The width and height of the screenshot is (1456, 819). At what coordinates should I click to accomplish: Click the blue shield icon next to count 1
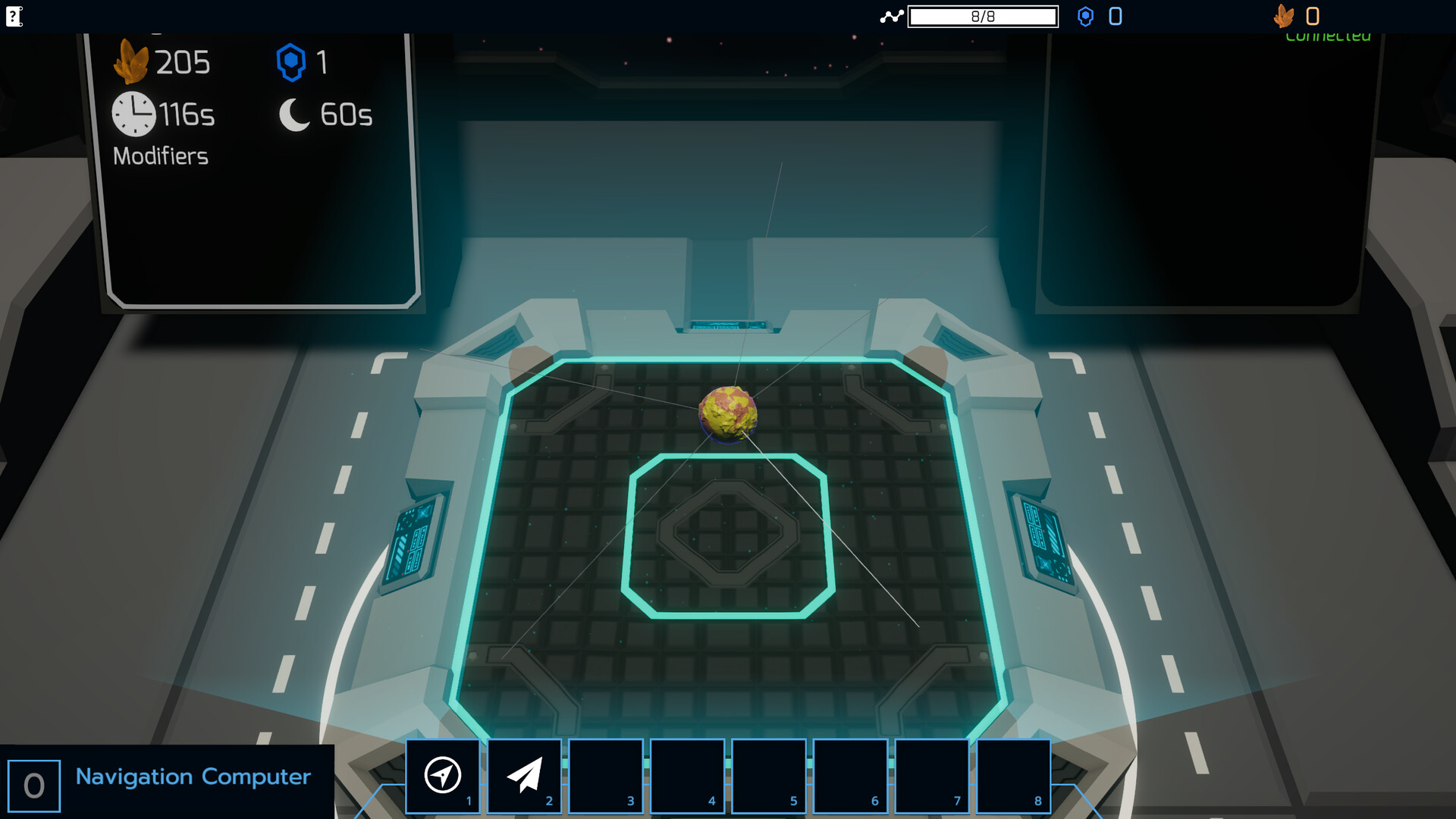292,62
